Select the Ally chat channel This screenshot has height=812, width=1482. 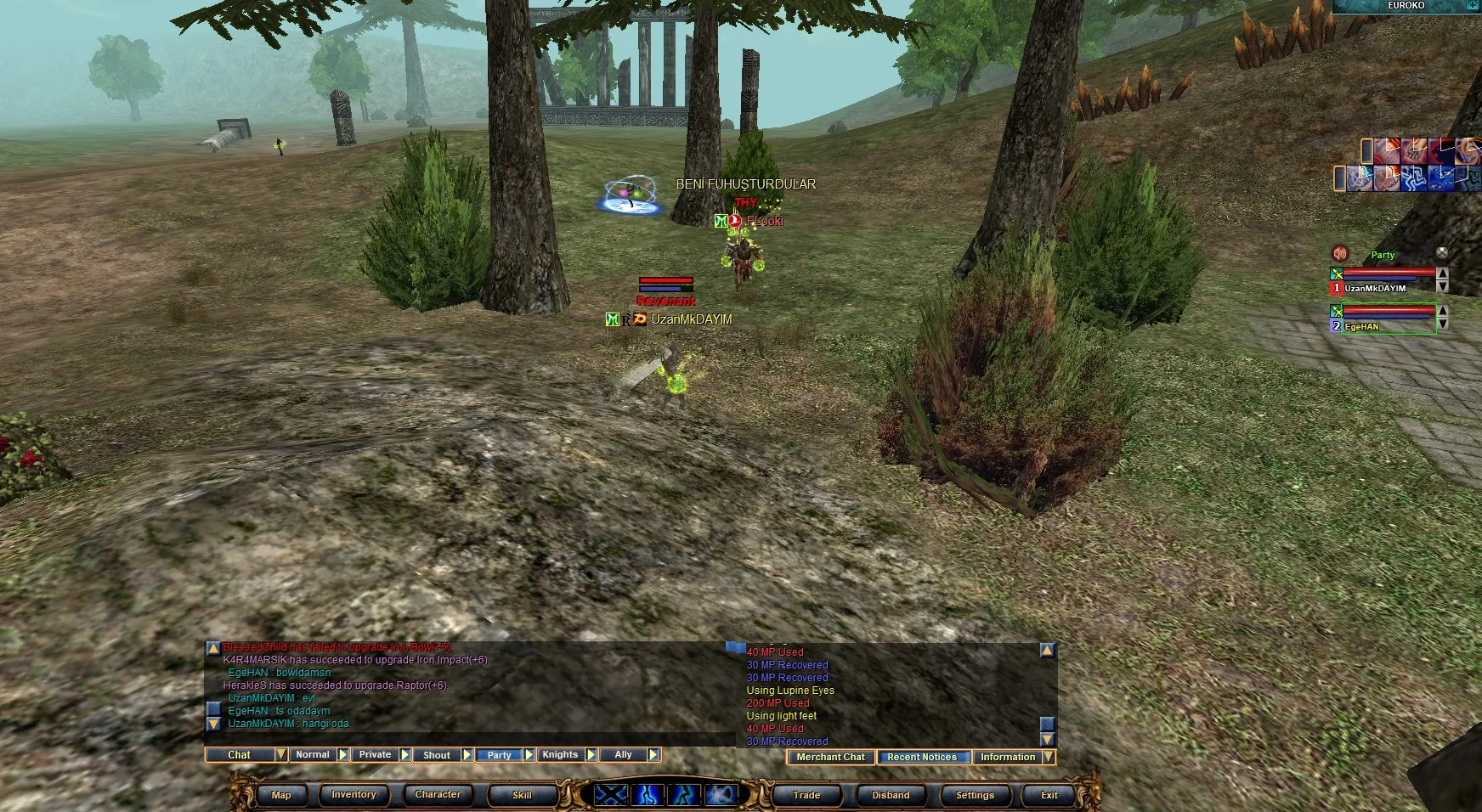click(623, 754)
